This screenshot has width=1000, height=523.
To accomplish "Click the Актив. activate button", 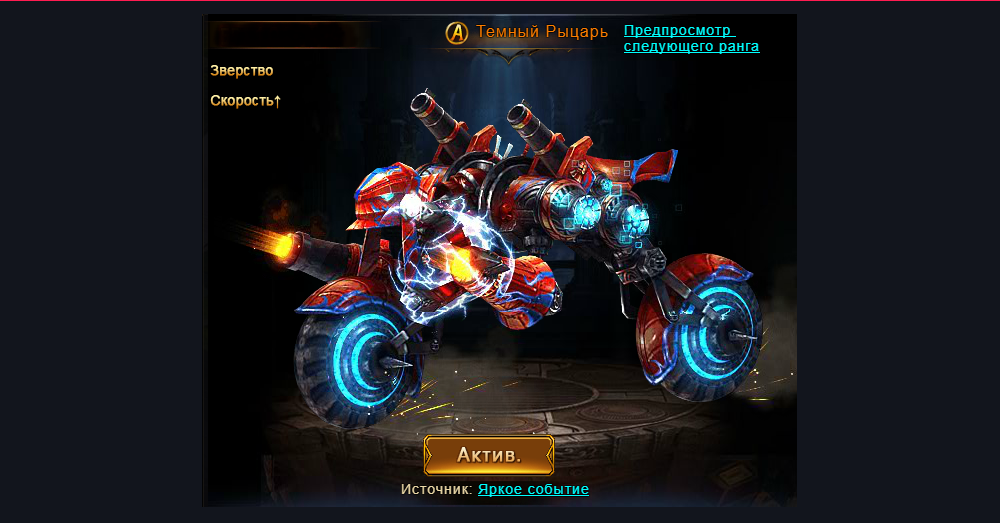I will [x=489, y=455].
